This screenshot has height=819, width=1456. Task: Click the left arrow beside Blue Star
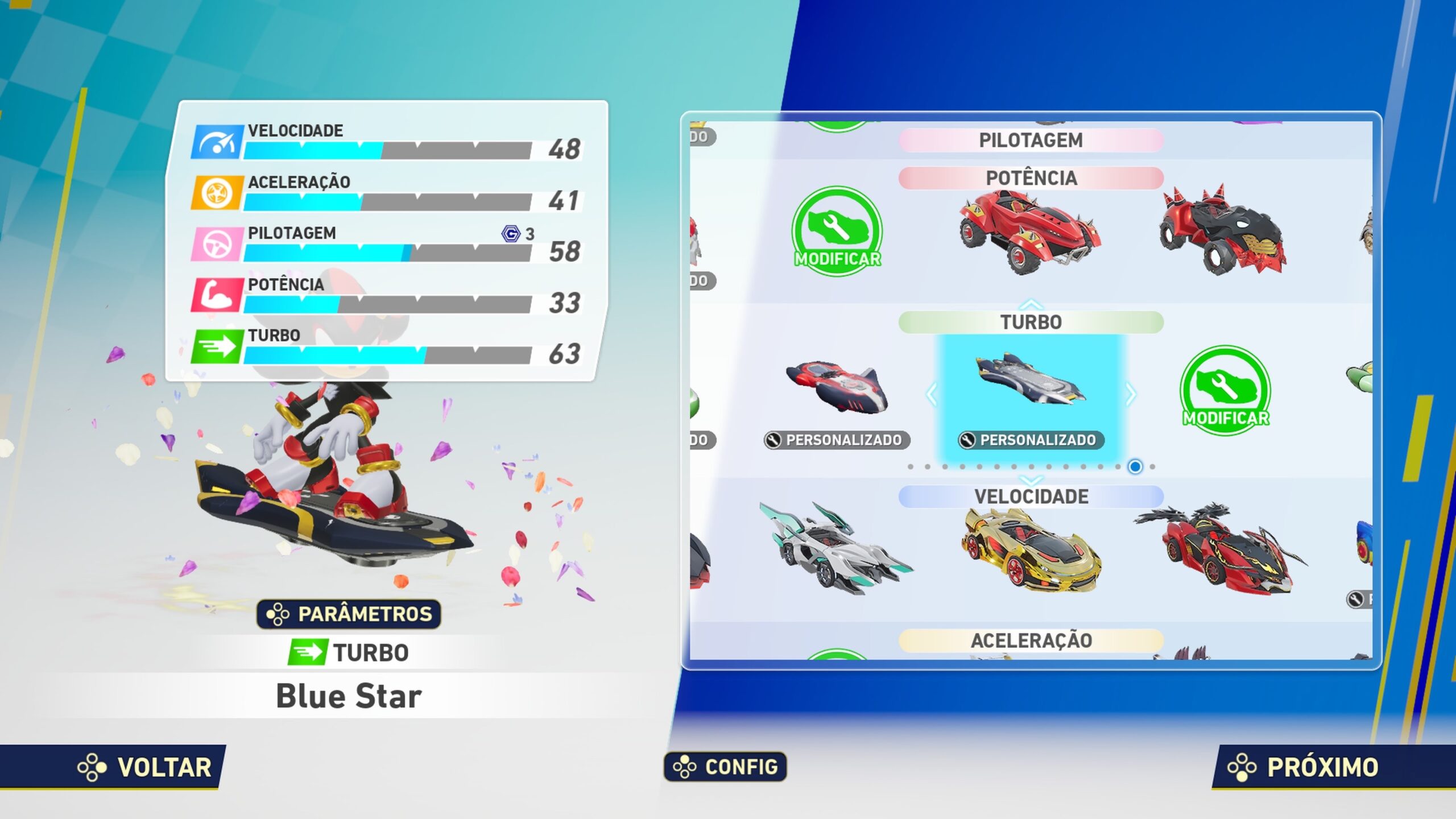[x=932, y=394]
